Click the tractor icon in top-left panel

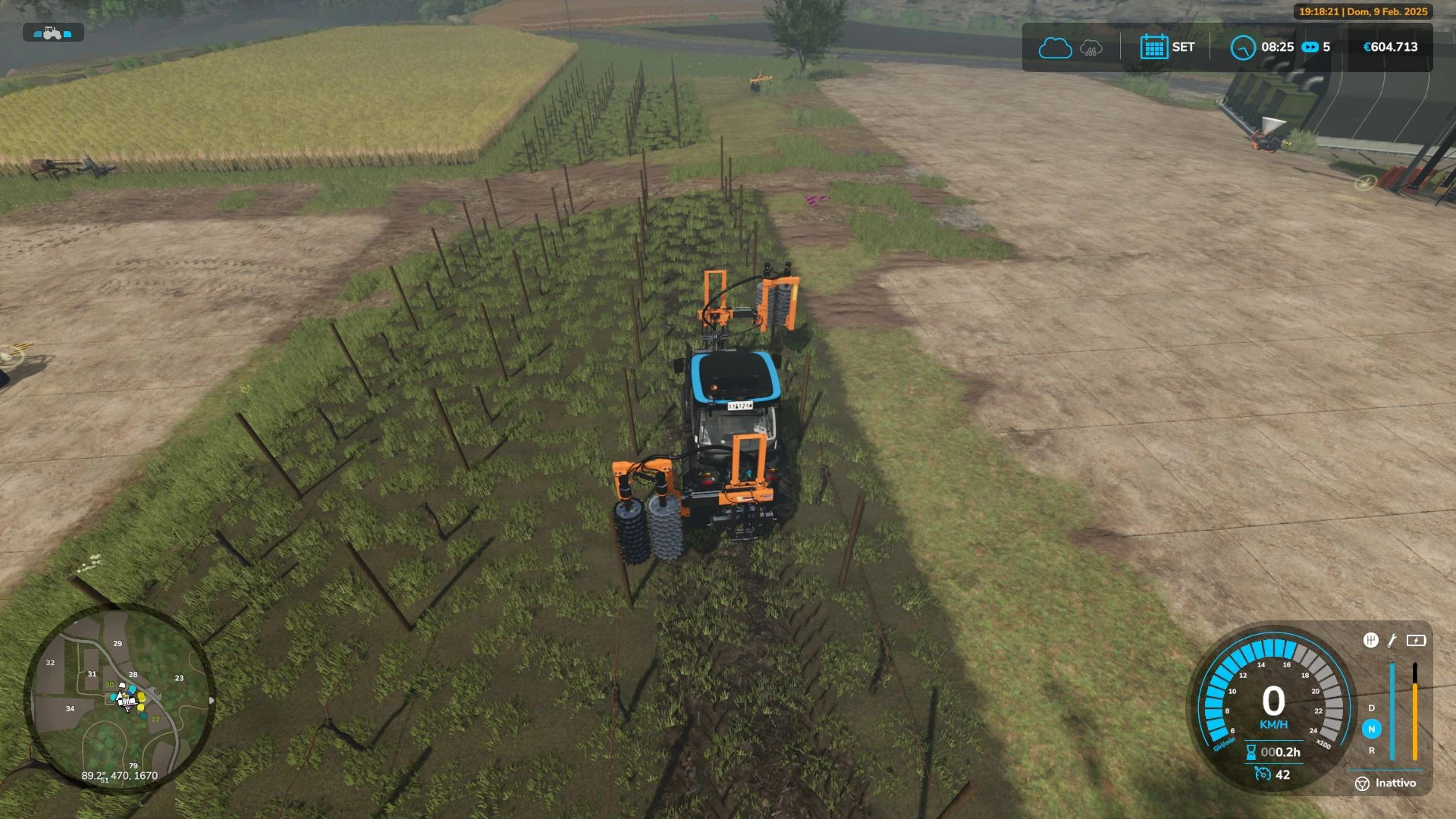52,33
